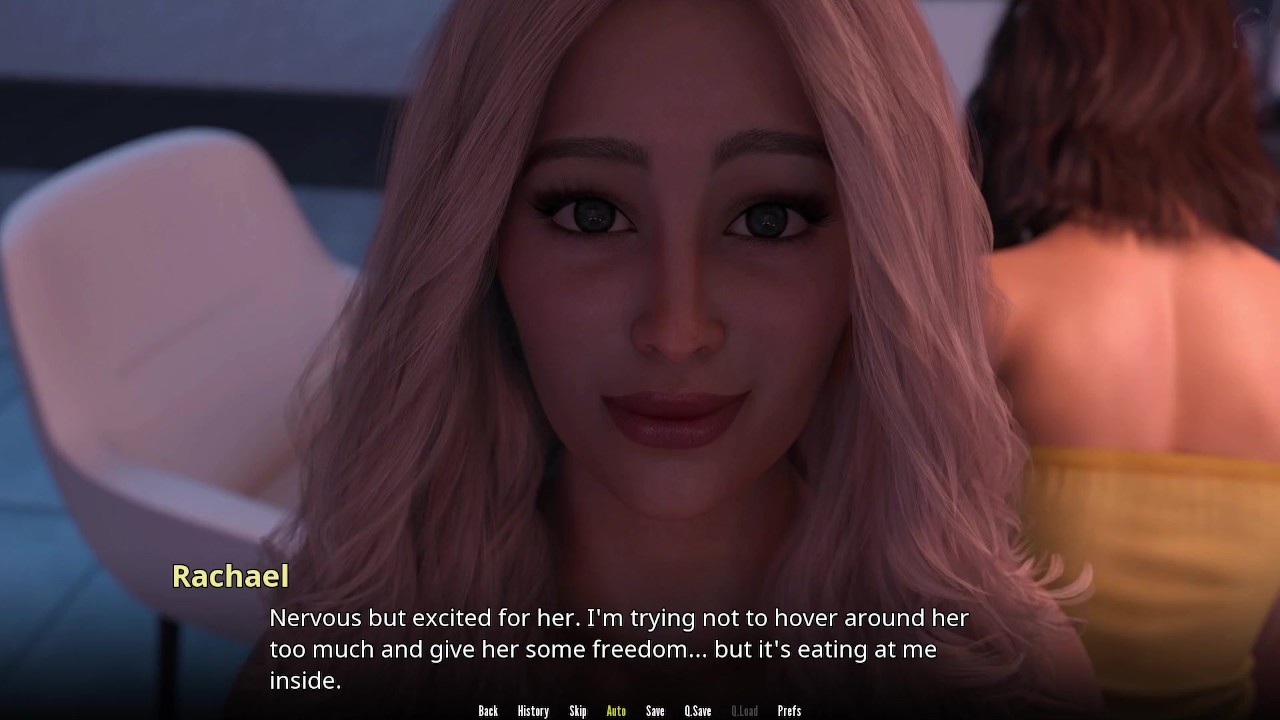
Task: Activate the Skip button
Action: pos(578,711)
